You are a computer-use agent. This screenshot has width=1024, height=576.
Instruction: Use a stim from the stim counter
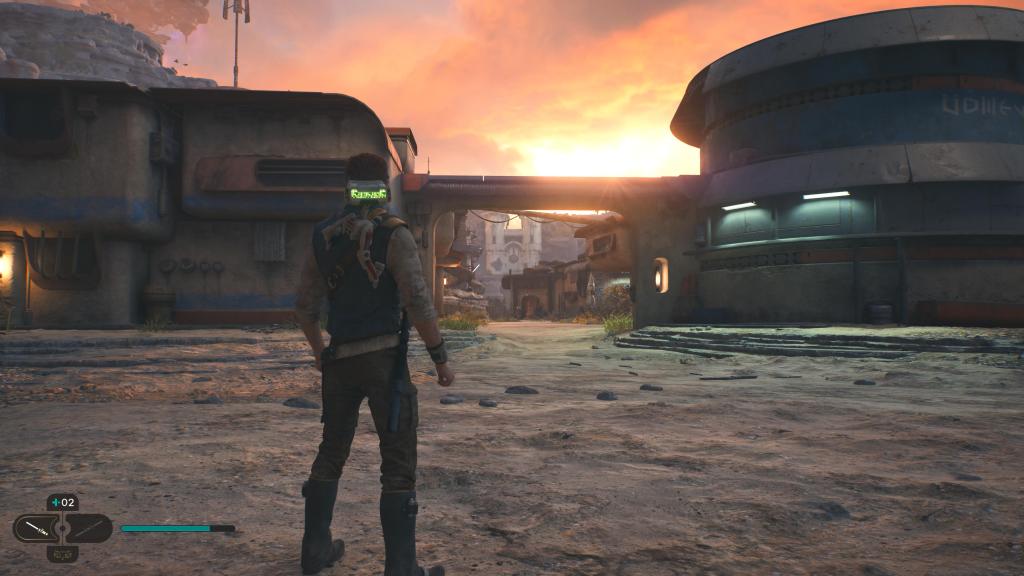62,502
